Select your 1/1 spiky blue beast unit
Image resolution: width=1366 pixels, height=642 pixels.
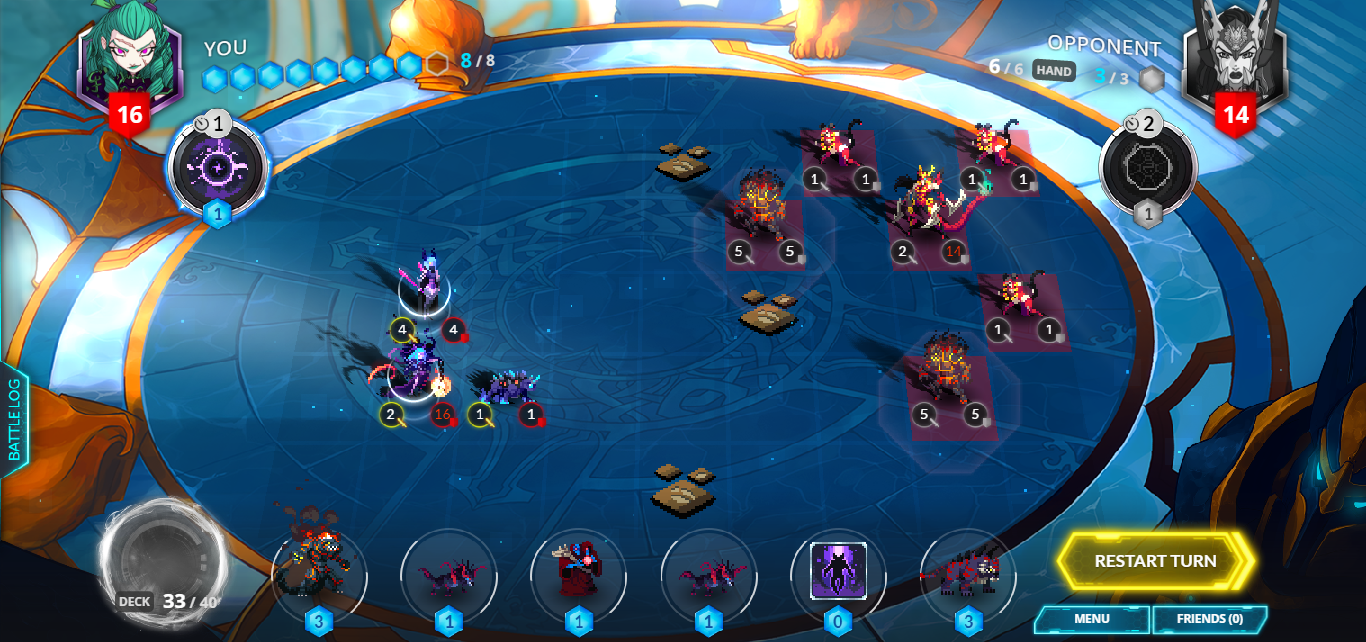point(507,385)
